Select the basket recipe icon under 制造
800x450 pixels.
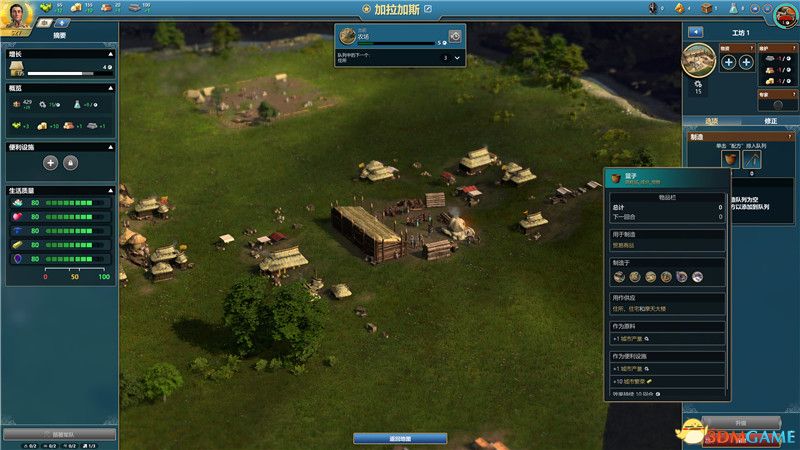point(731,158)
